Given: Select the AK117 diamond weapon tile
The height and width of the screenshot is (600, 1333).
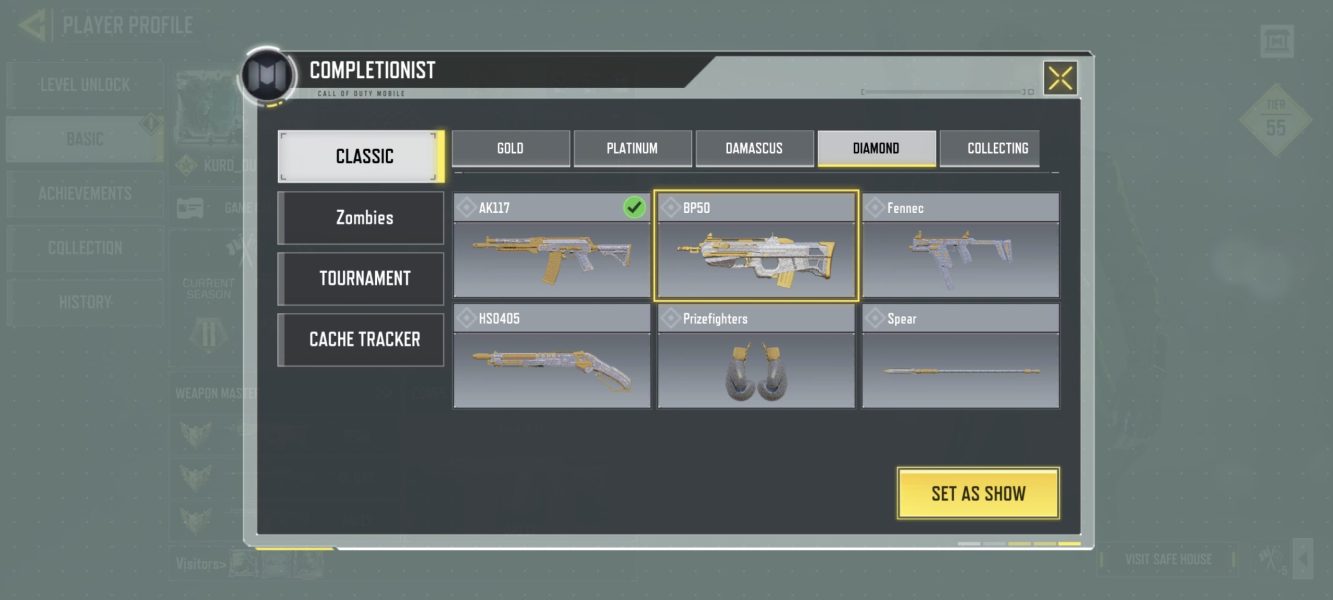Looking at the screenshot, I should [551, 246].
